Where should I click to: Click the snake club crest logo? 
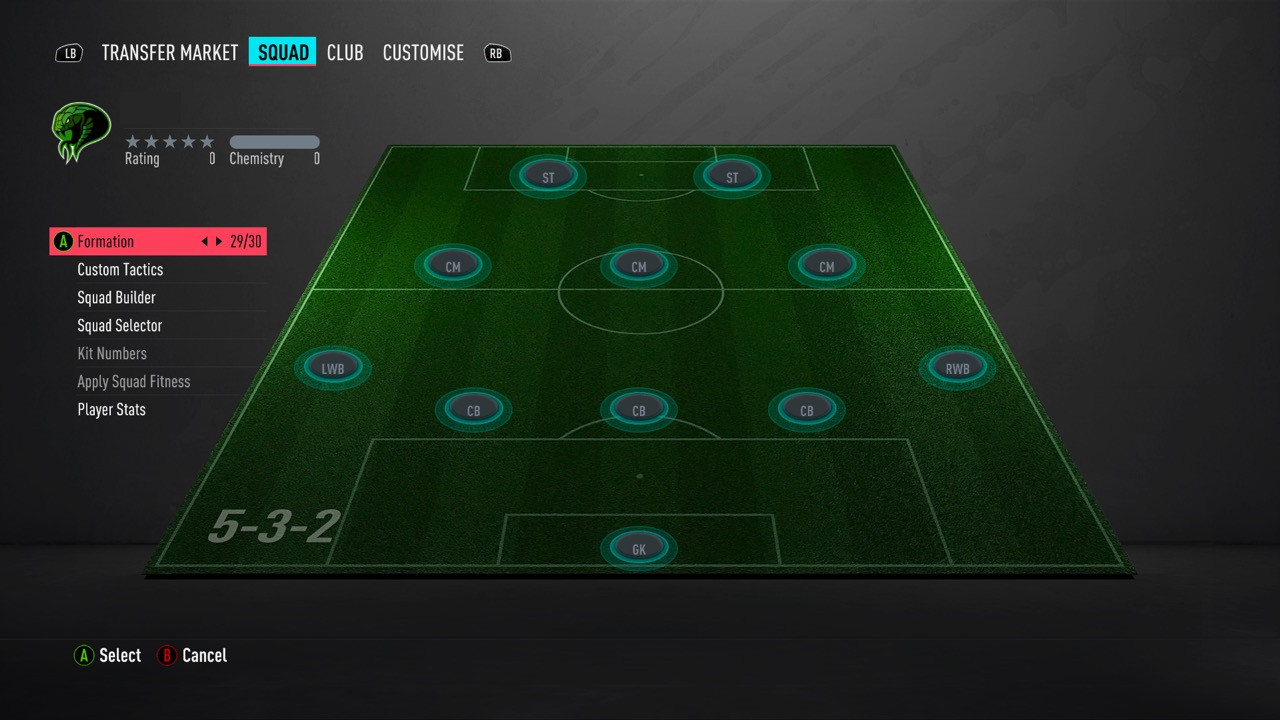pyautogui.click(x=80, y=131)
